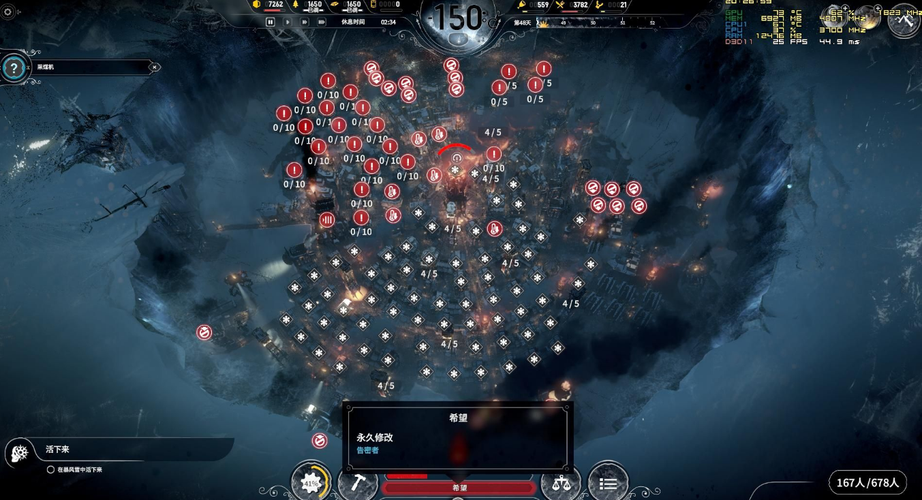The width and height of the screenshot is (922, 500).
Task: Click the 150 temperature gauge
Action: point(459,20)
